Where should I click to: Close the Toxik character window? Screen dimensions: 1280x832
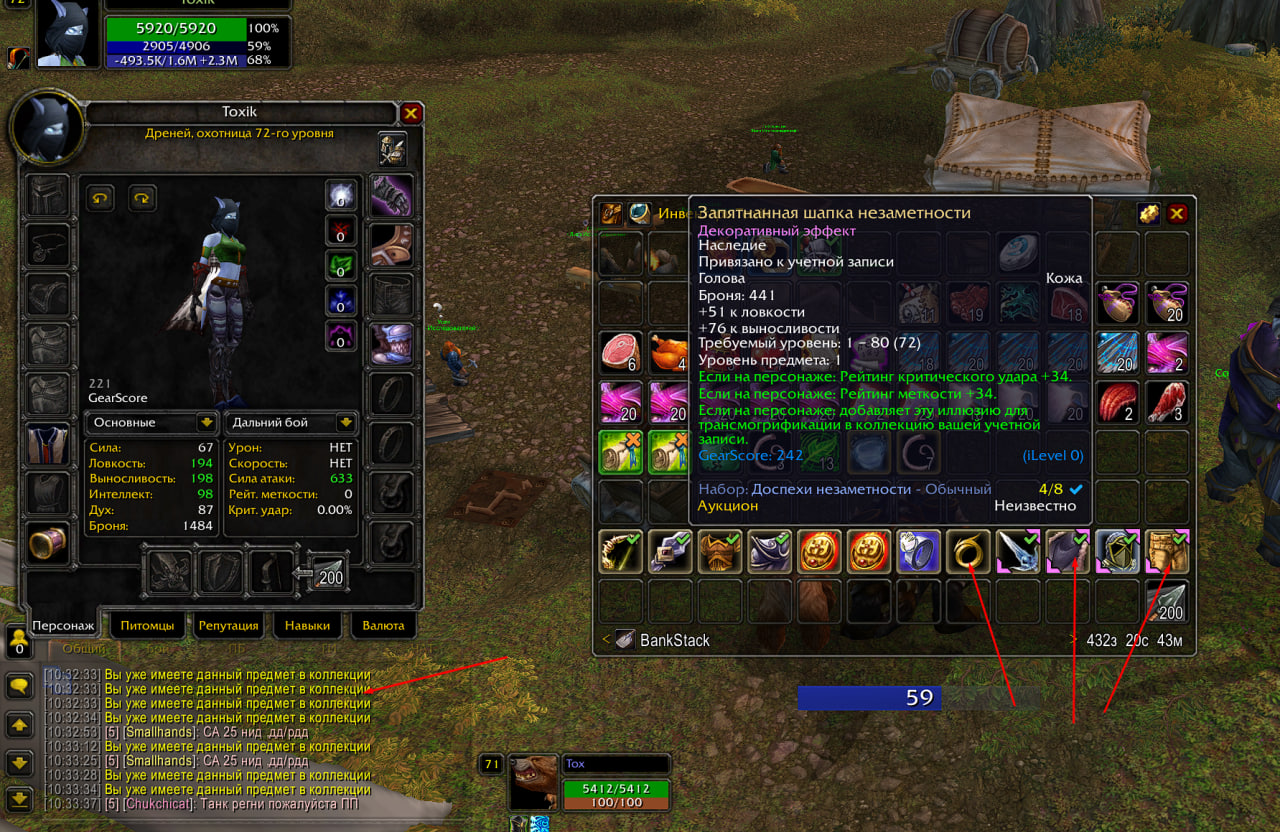pos(411,114)
